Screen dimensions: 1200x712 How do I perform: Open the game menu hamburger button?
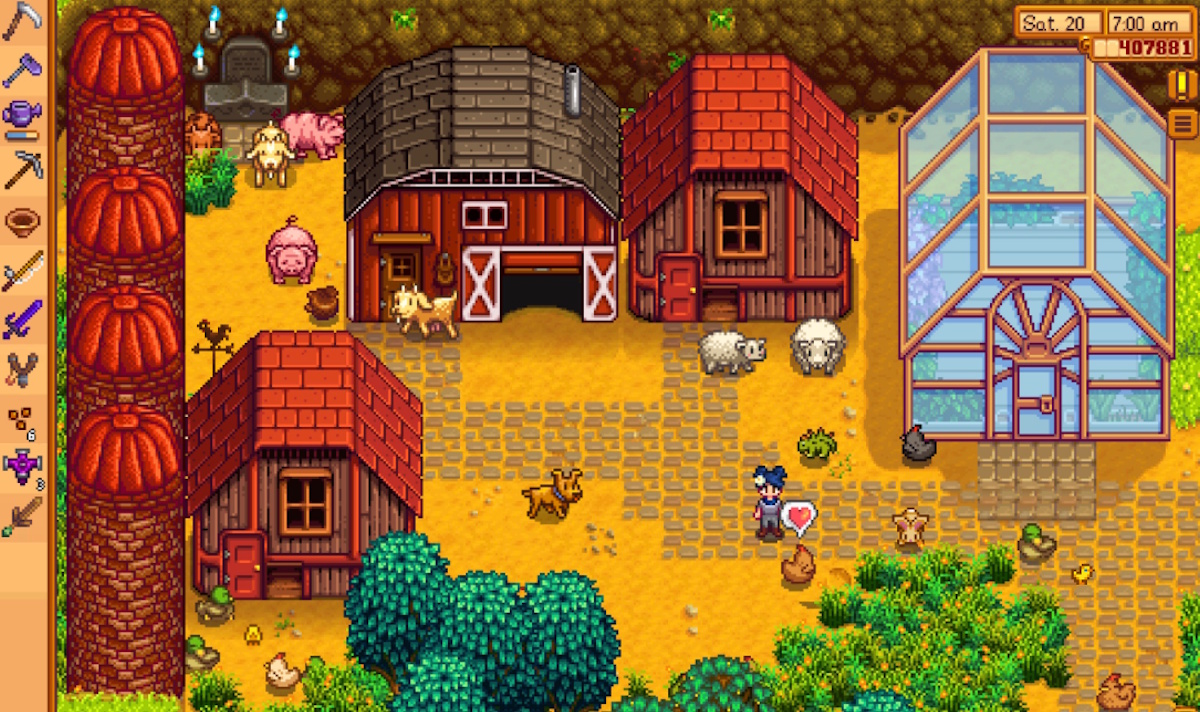coord(1181,123)
